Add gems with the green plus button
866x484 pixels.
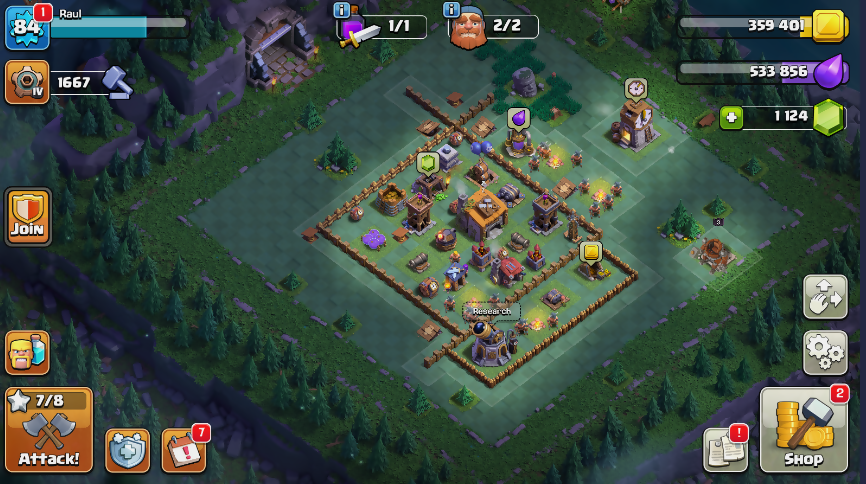click(x=732, y=117)
